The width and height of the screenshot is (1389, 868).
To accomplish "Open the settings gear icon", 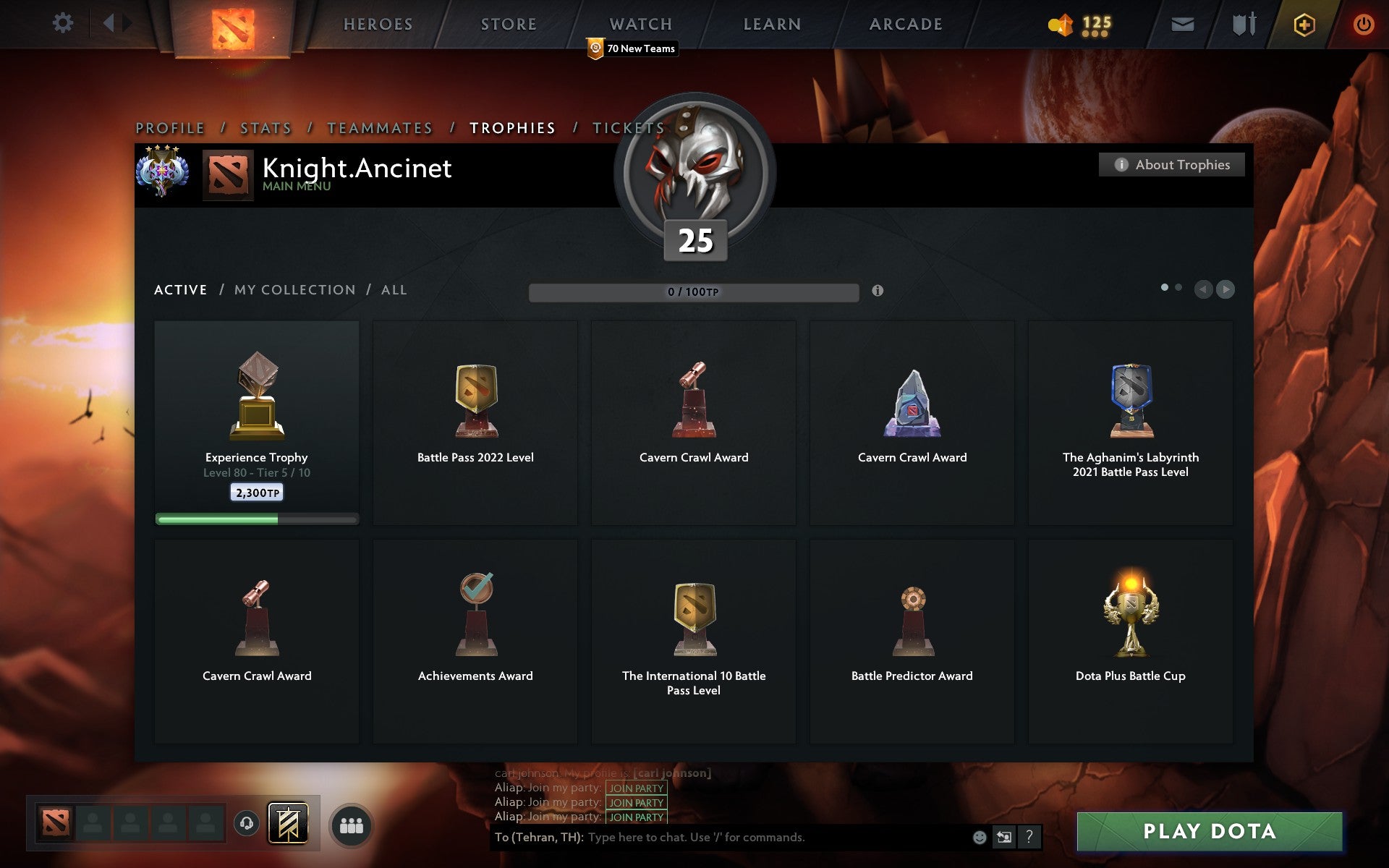I will [x=64, y=22].
